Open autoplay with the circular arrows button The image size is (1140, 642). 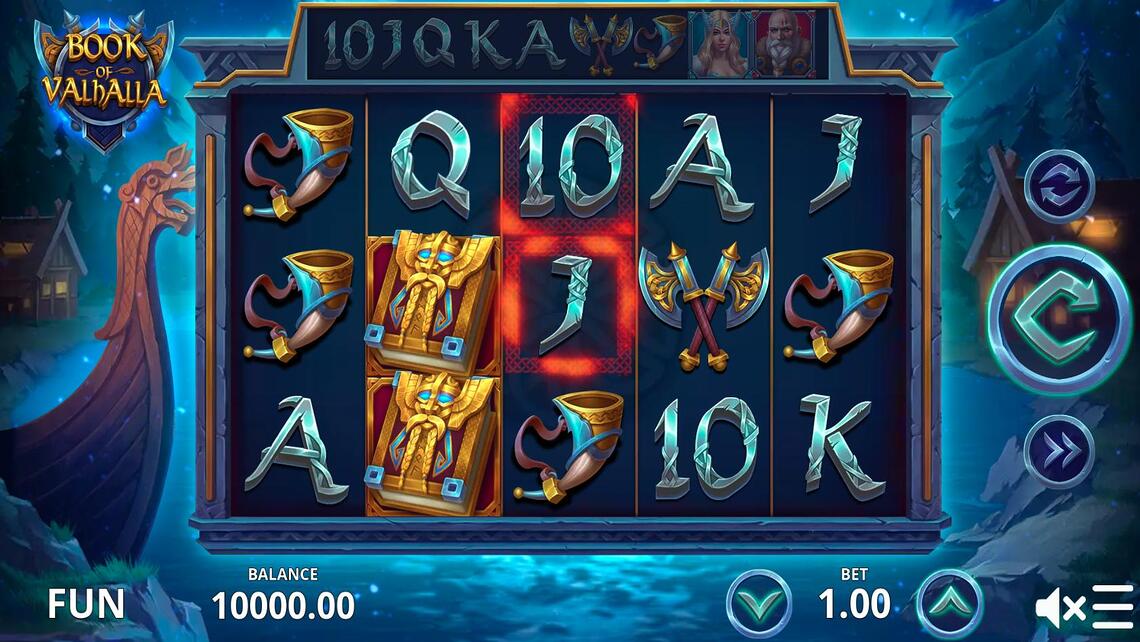point(1058,186)
